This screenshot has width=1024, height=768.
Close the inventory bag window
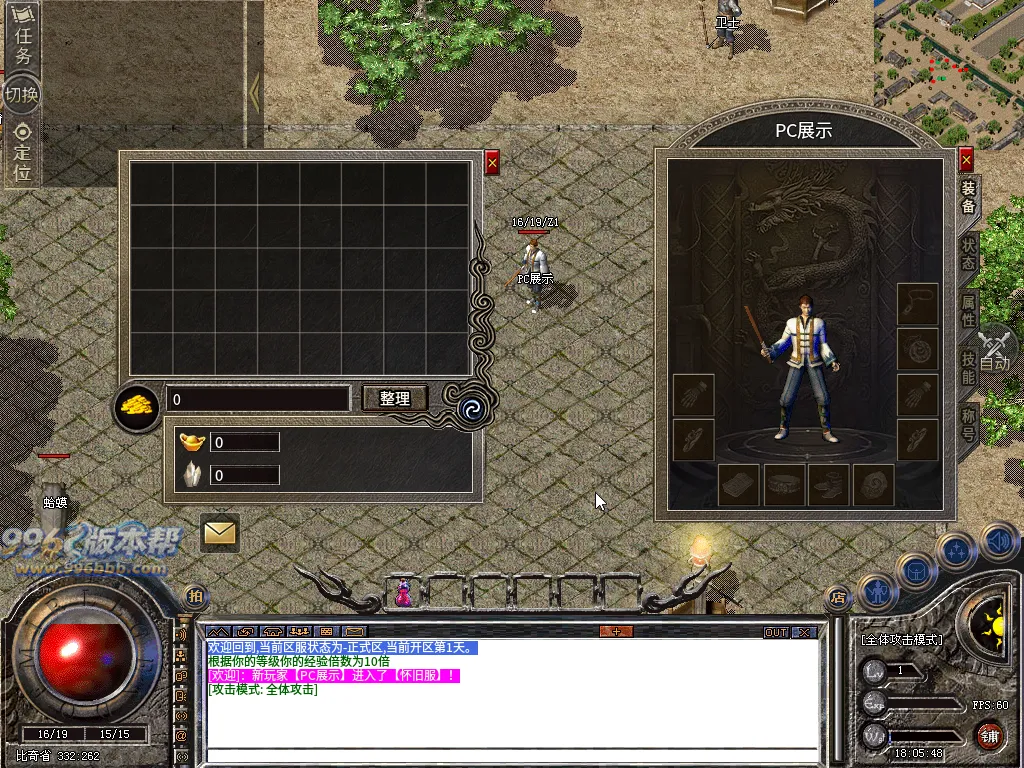pyautogui.click(x=492, y=163)
